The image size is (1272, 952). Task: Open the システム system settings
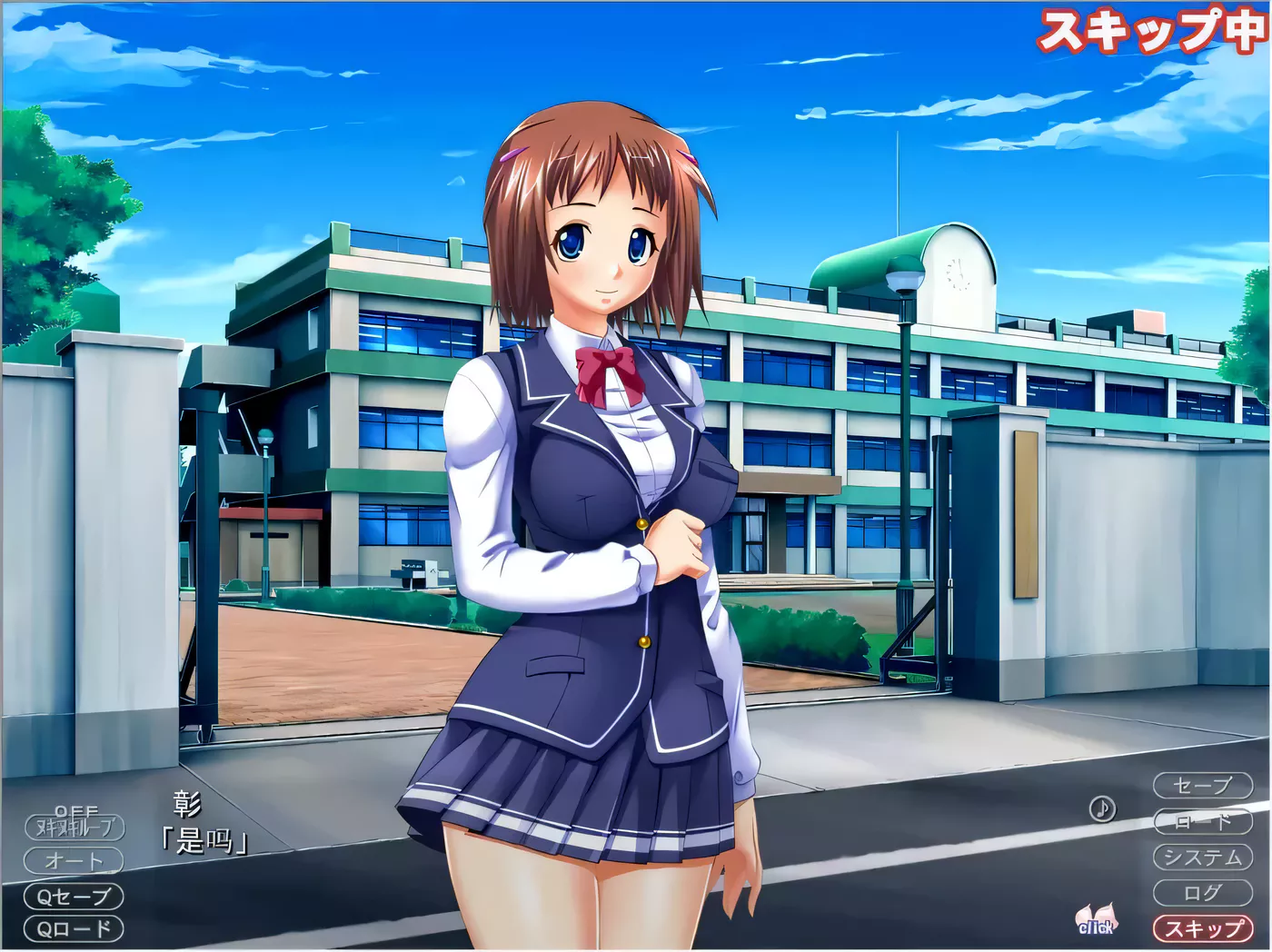pos(1202,857)
